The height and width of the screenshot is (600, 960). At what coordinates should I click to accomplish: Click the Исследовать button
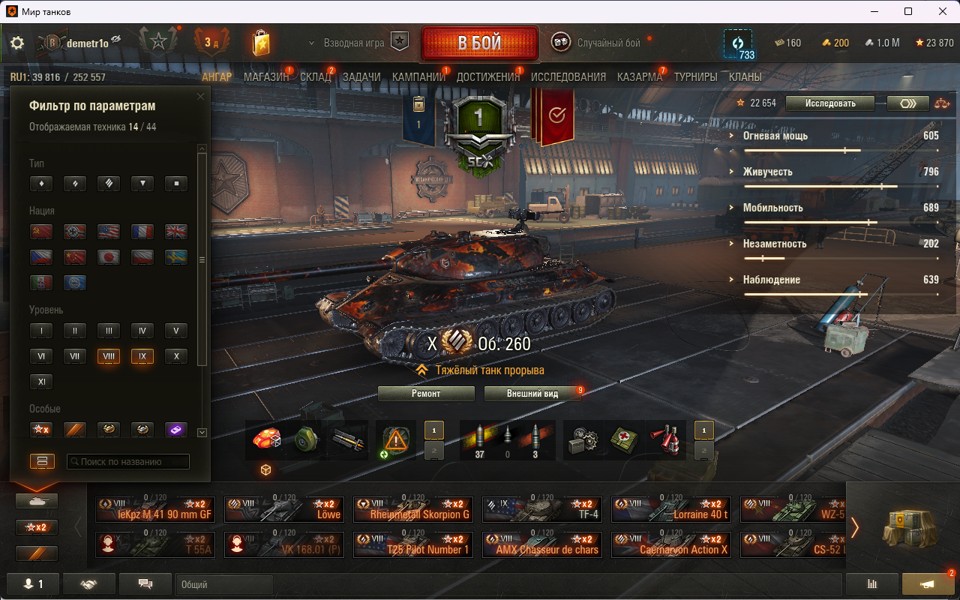829,103
